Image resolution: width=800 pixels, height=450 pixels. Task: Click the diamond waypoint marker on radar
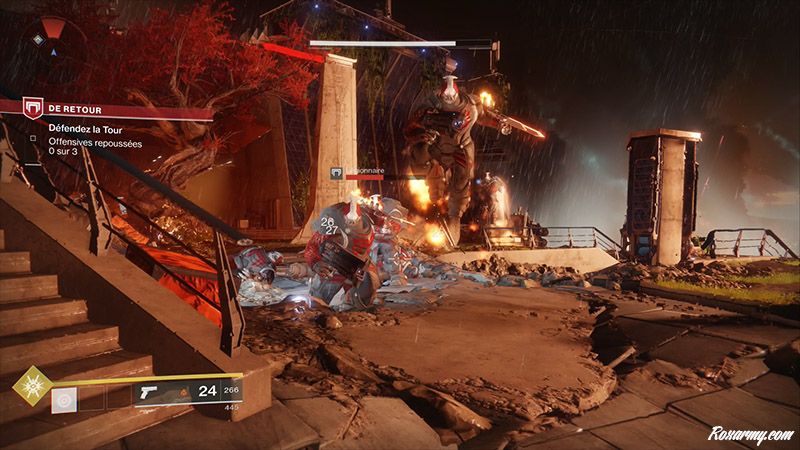click(39, 39)
